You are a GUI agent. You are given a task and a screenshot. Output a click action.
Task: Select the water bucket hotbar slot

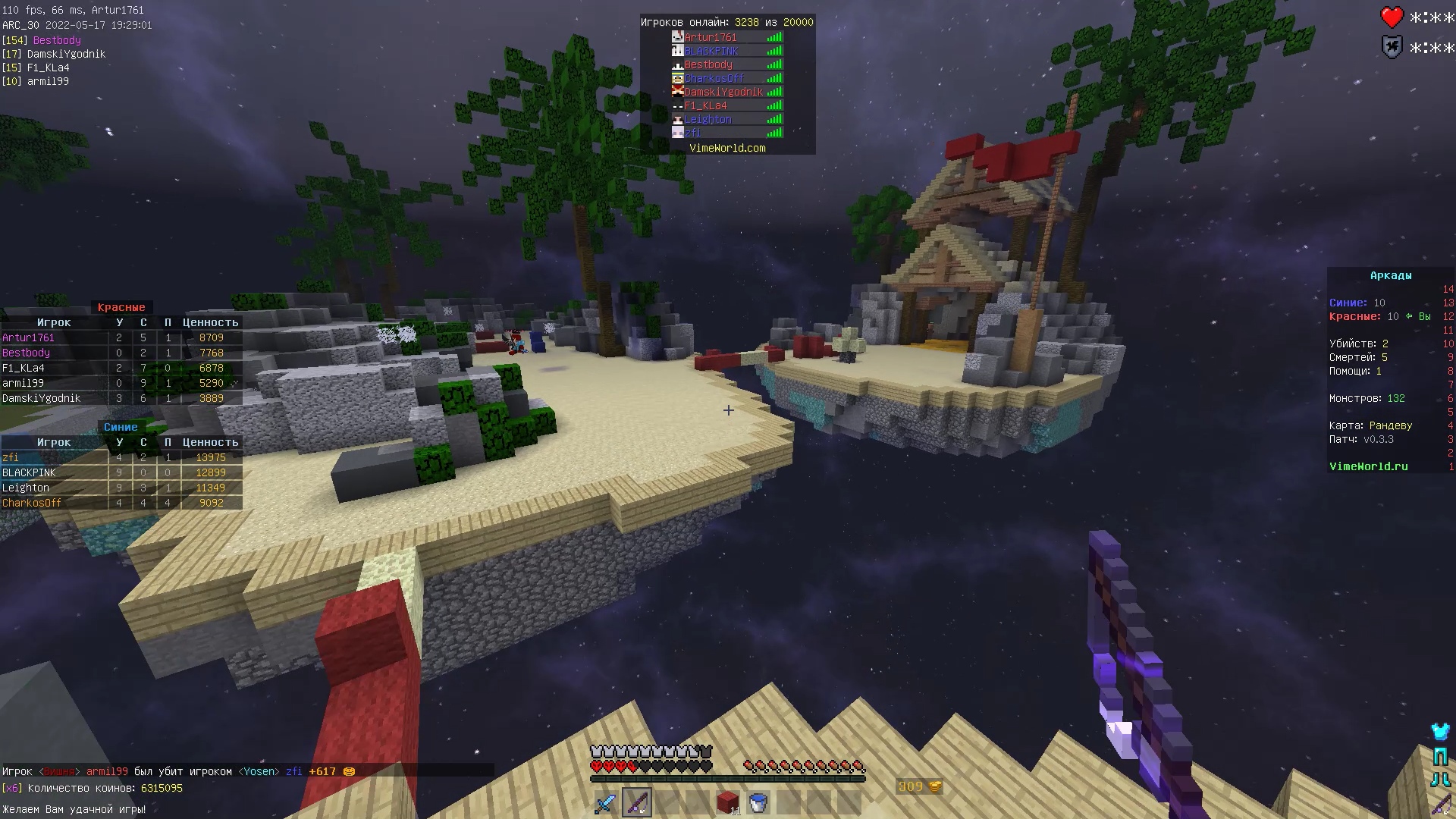(x=758, y=802)
